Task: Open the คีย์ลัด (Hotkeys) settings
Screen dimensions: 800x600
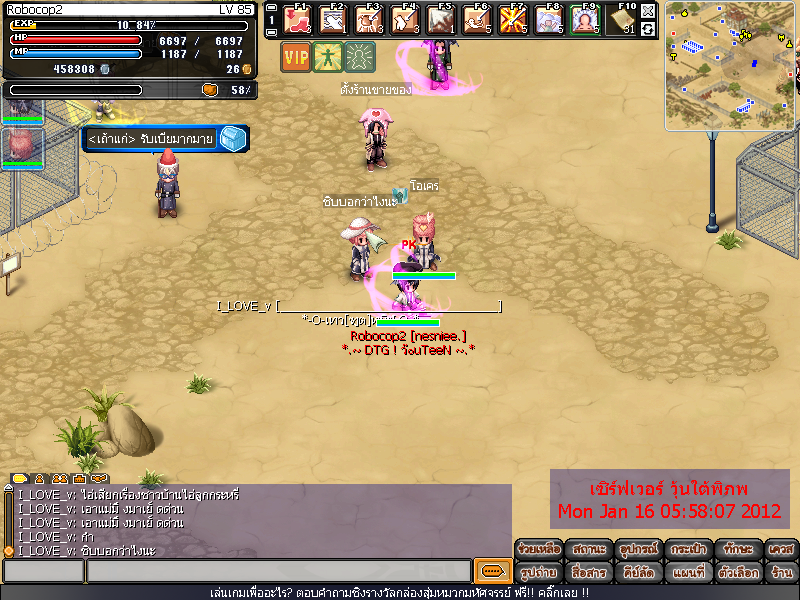Action: point(638,573)
